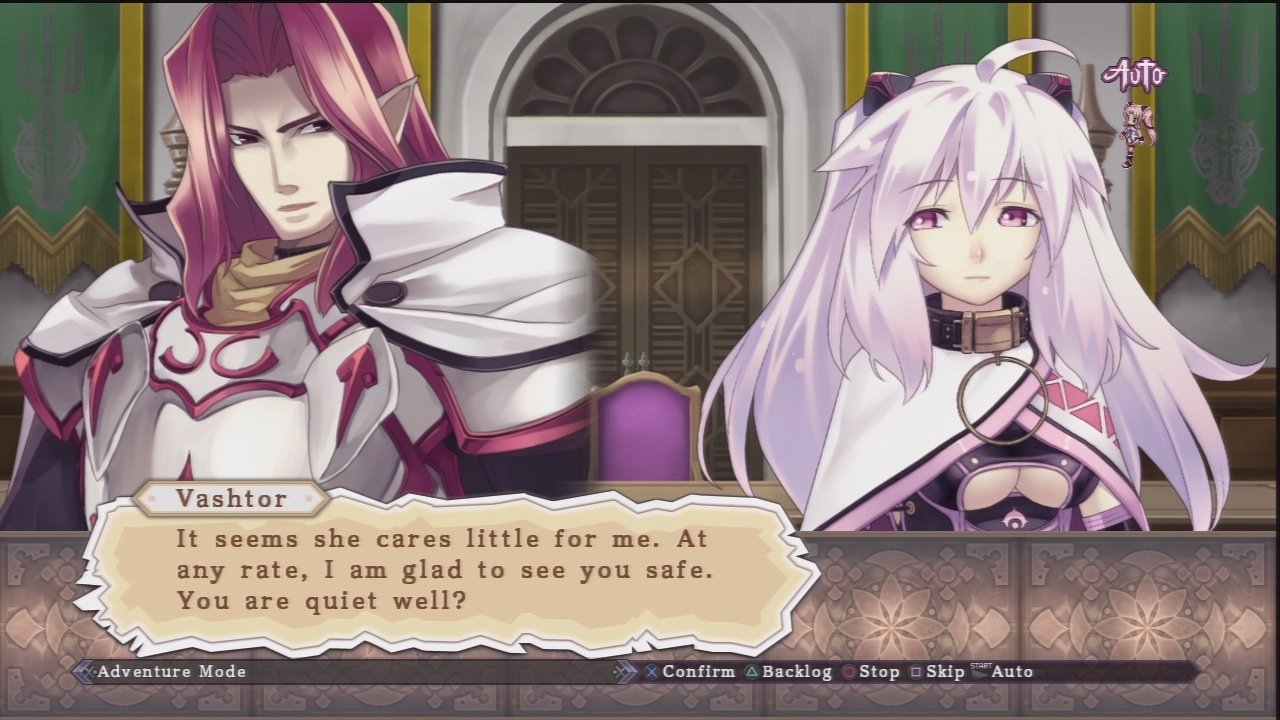Select the Vashtor name plate
Image resolution: width=1280 pixels, height=720 pixels.
232,499
